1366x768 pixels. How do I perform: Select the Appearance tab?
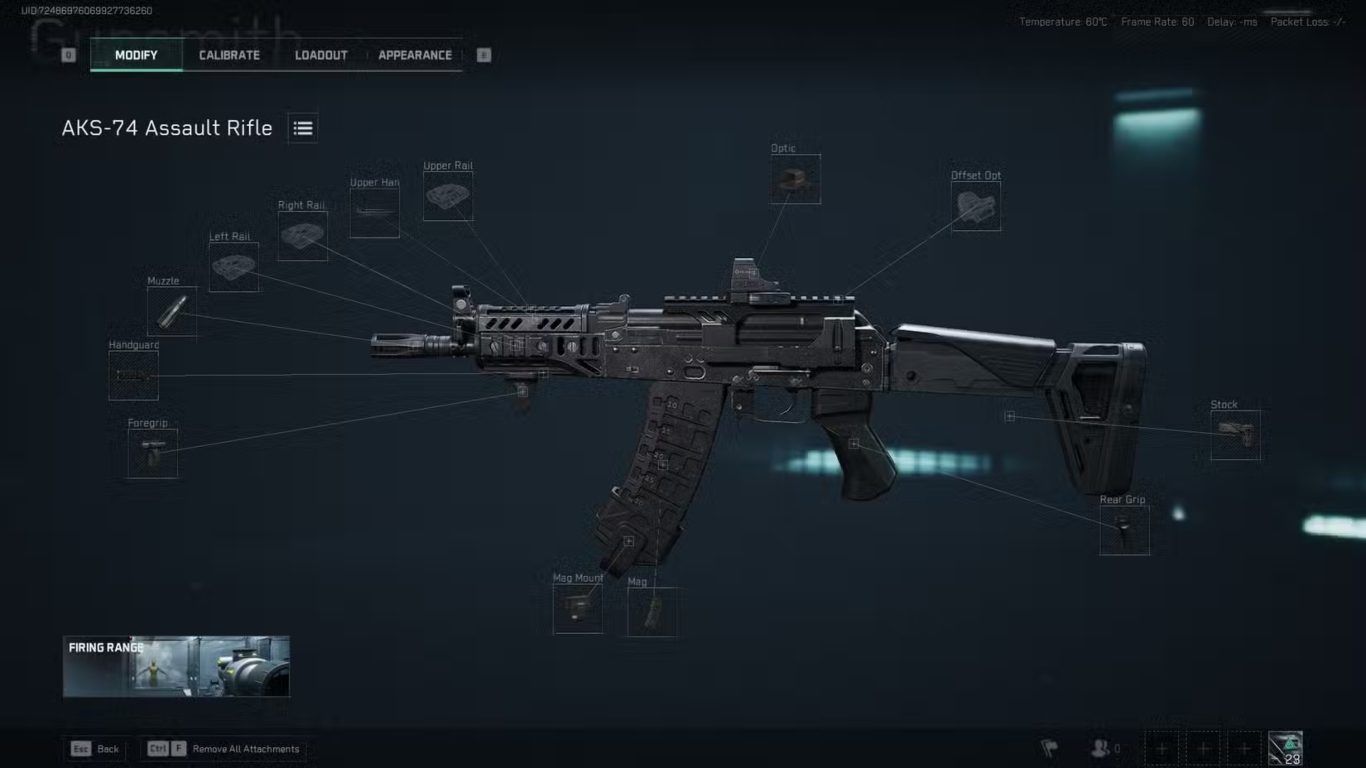[415, 55]
